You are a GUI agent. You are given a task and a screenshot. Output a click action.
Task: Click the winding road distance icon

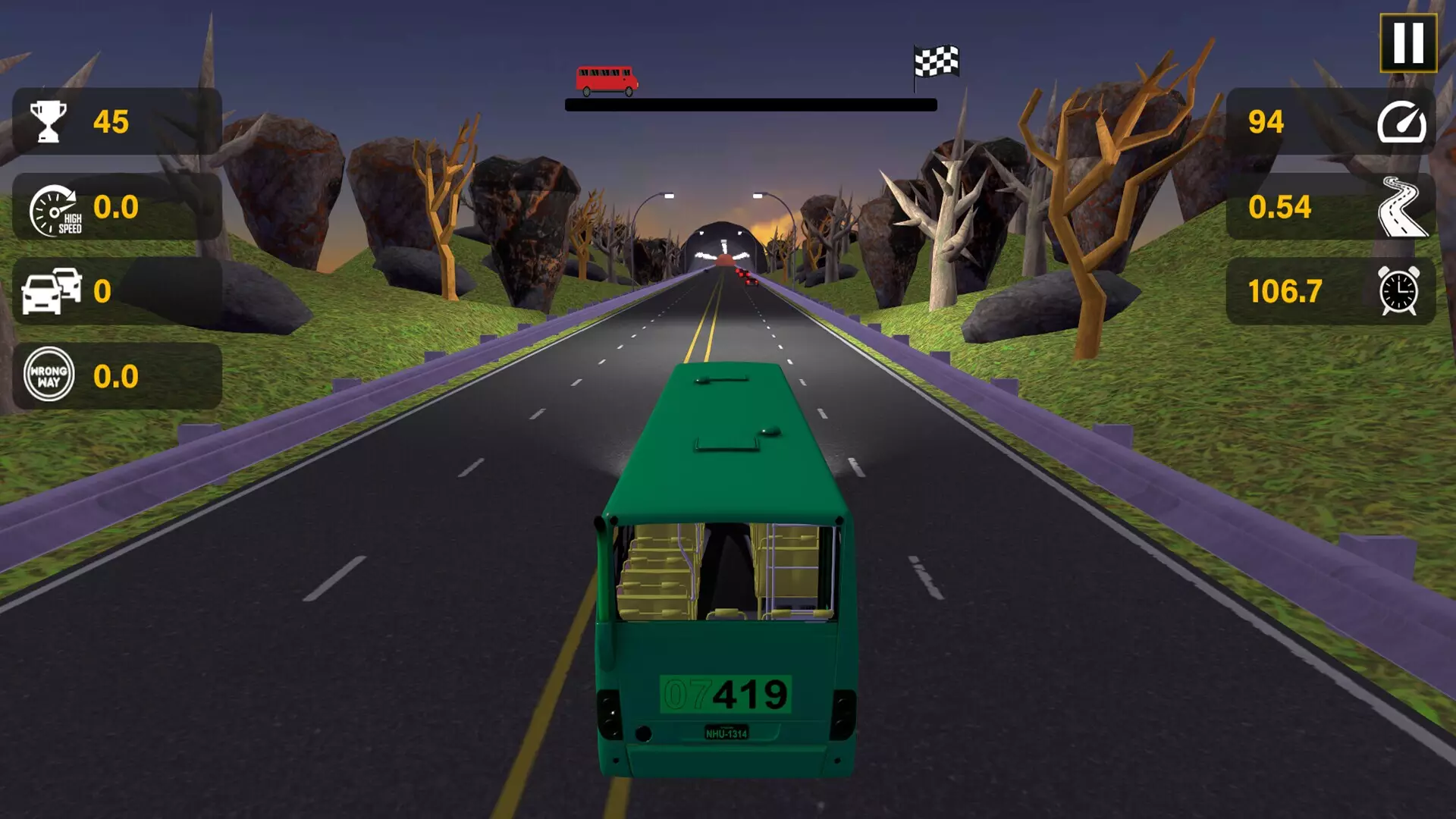(x=1403, y=206)
